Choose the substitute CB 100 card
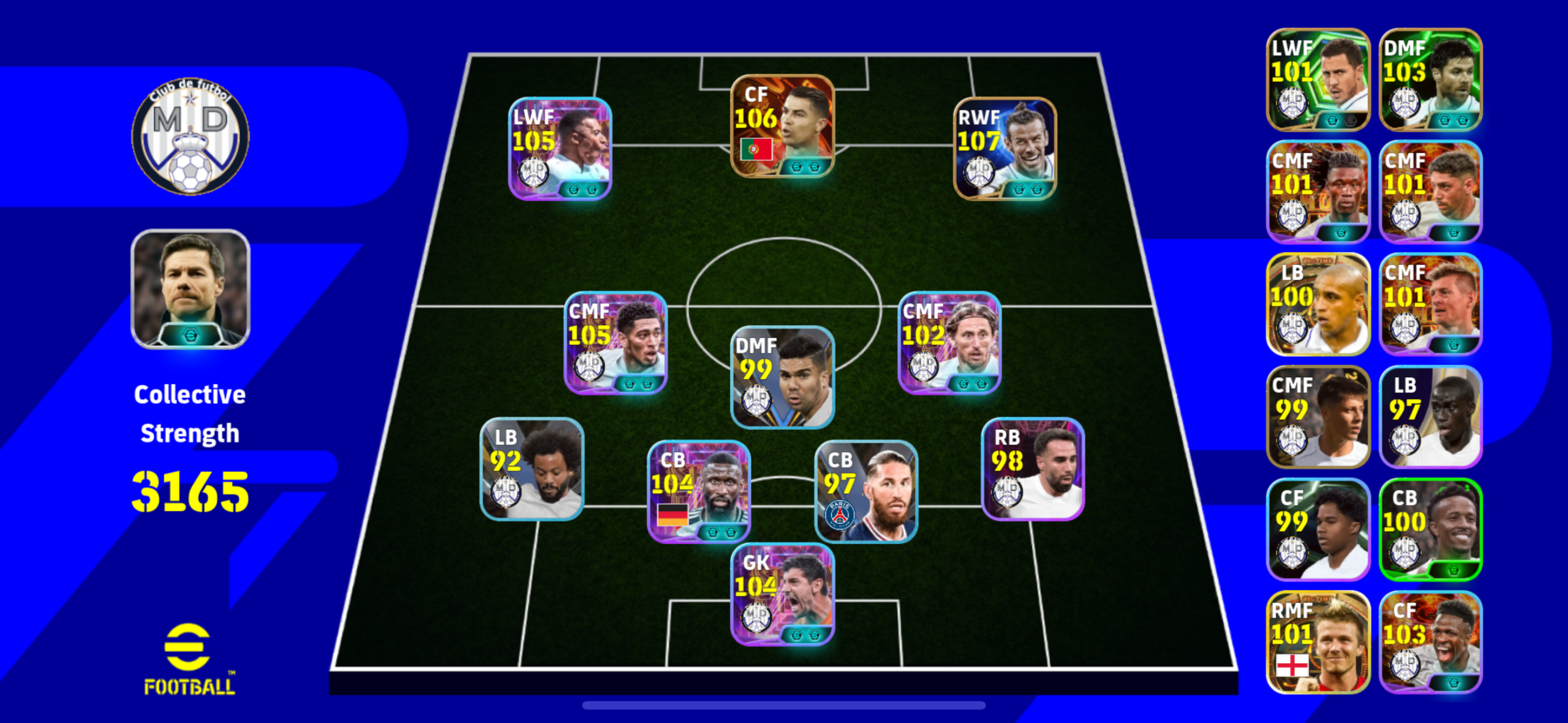The image size is (1568, 723). [x=1430, y=530]
